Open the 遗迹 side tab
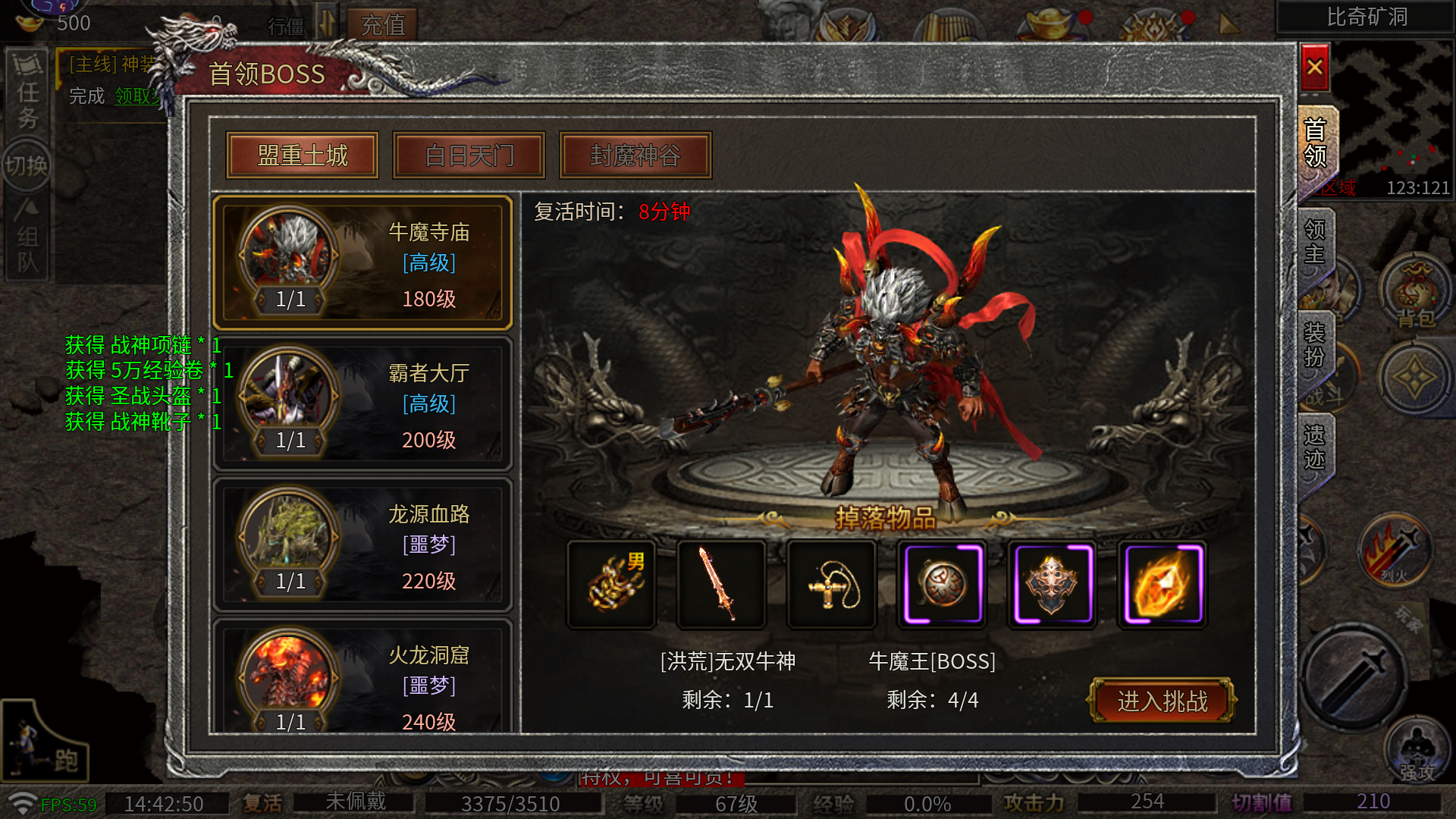The height and width of the screenshot is (819, 1456). point(1315,447)
